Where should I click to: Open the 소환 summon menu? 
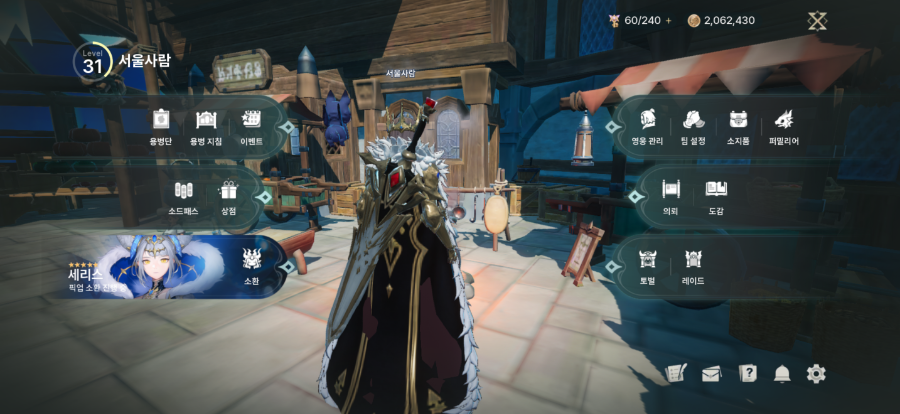pyautogui.click(x=252, y=266)
